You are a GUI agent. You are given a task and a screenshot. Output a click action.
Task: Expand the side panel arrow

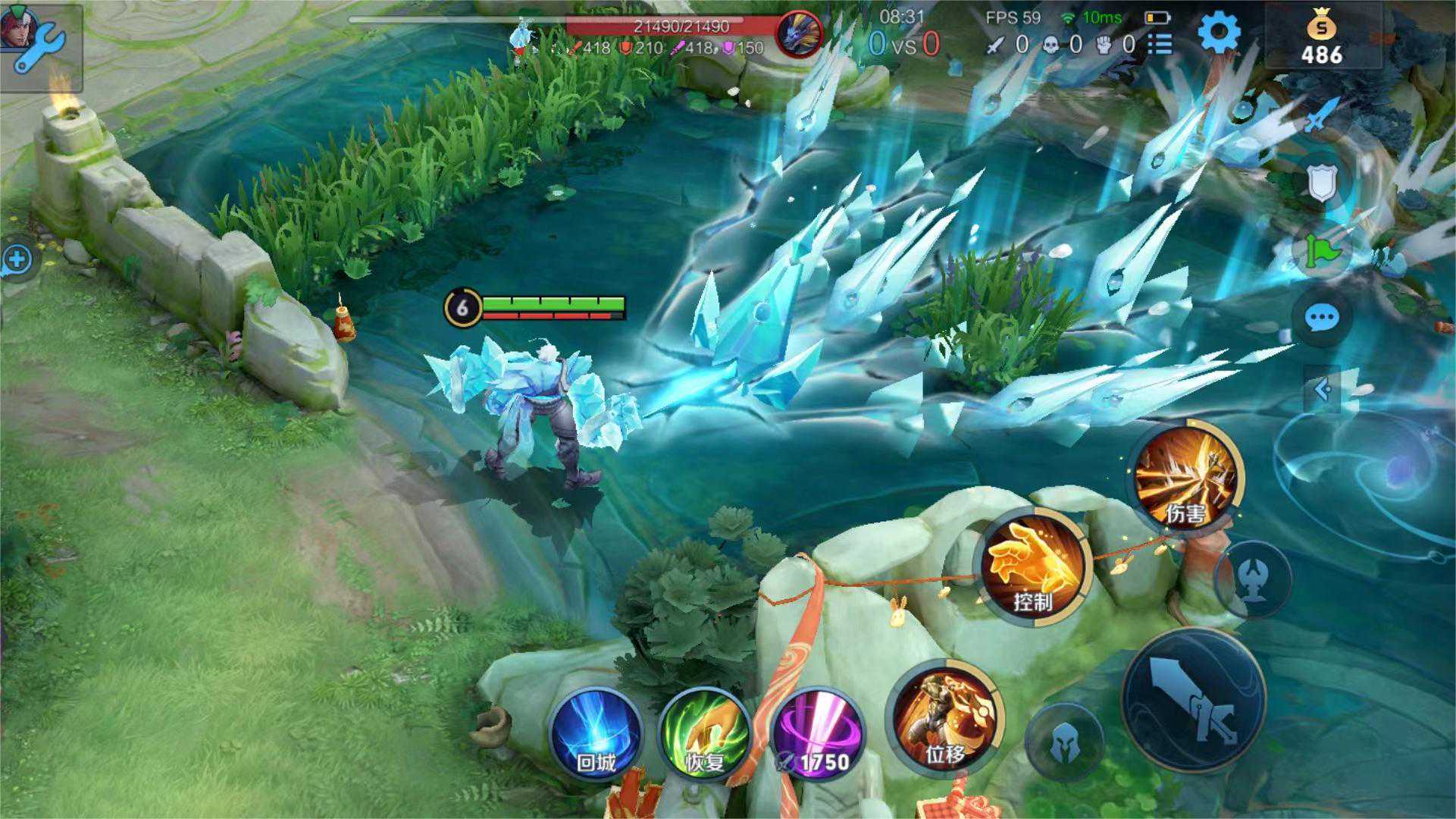[1323, 390]
